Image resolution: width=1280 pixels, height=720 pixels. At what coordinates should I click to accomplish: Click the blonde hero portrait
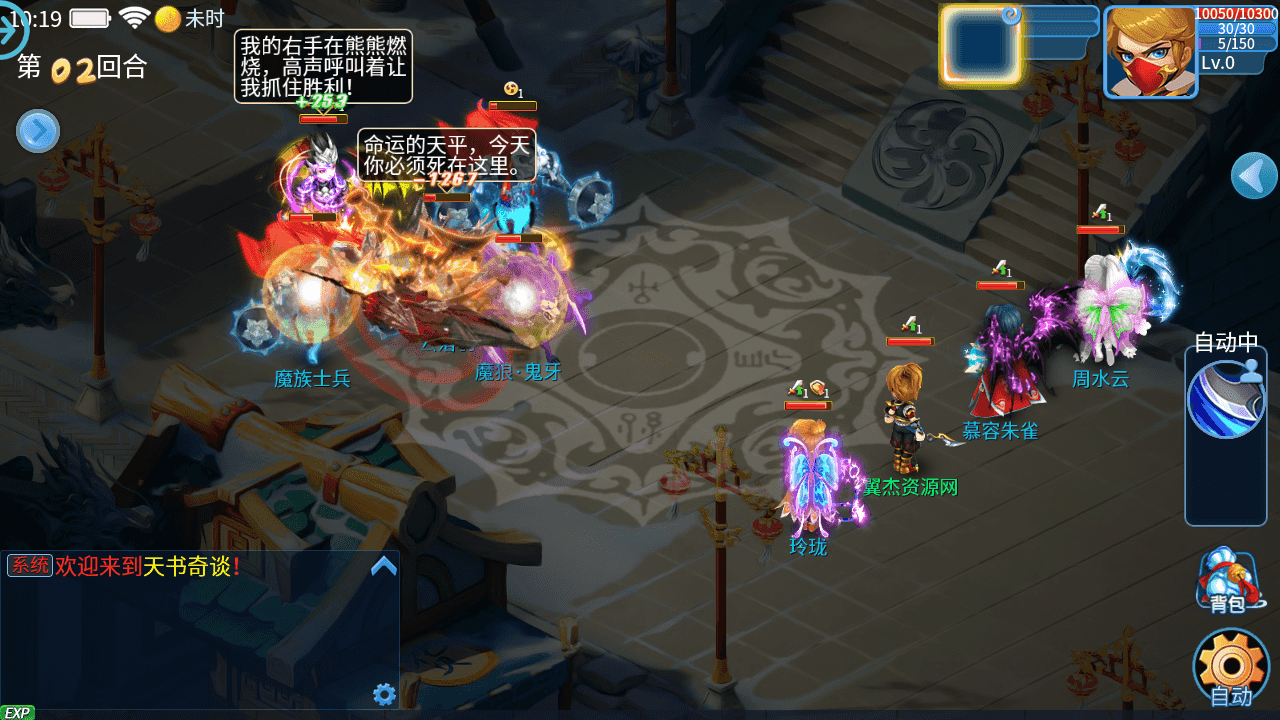click(x=1150, y=52)
